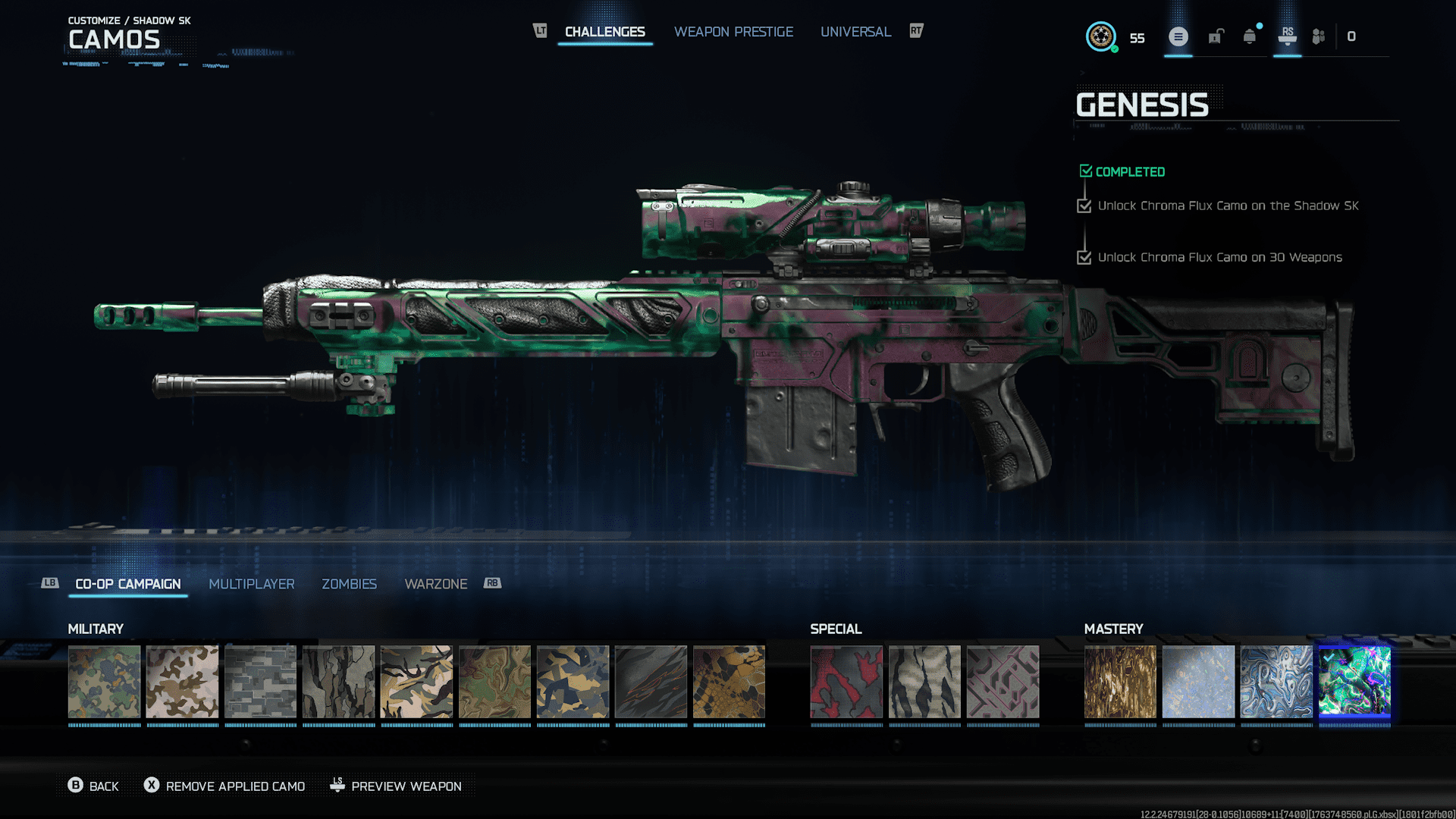
Task: Choose the green woodland Military camo swatch
Action: click(105, 682)
